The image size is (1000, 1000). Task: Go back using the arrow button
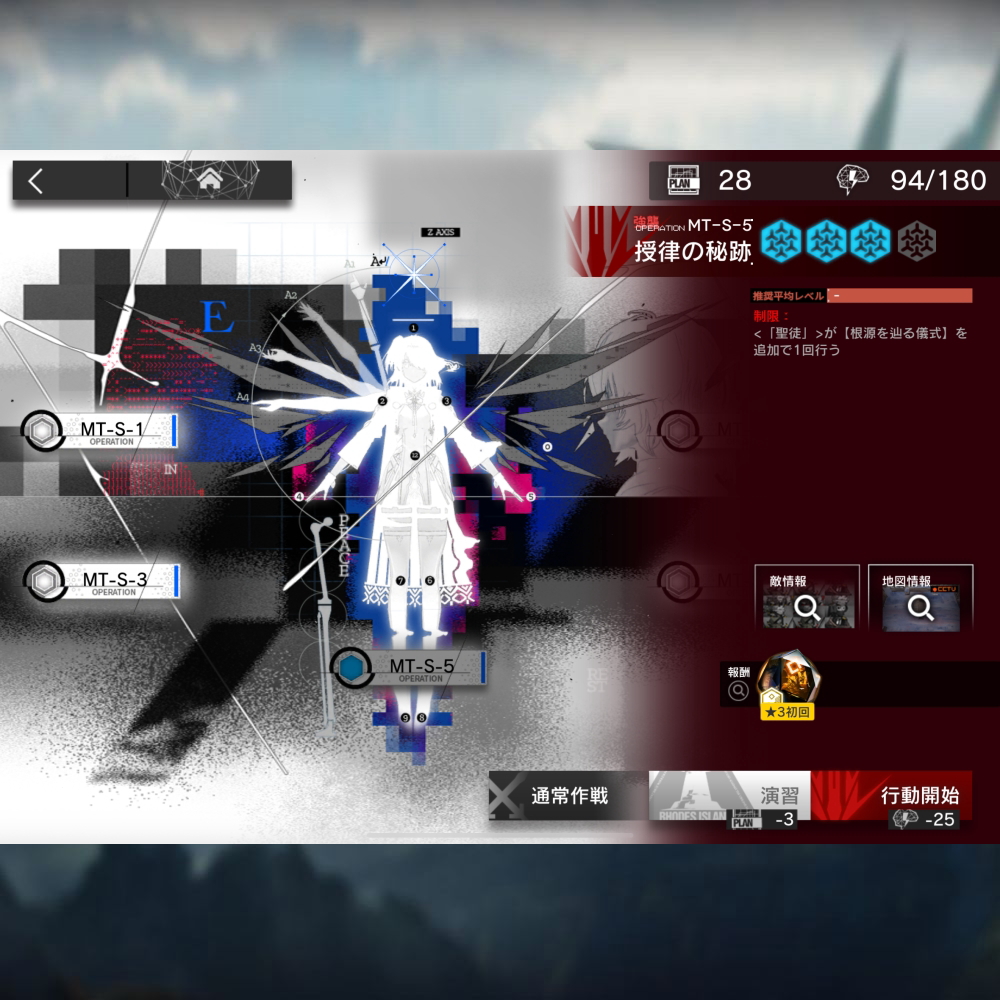pos(38,181)
